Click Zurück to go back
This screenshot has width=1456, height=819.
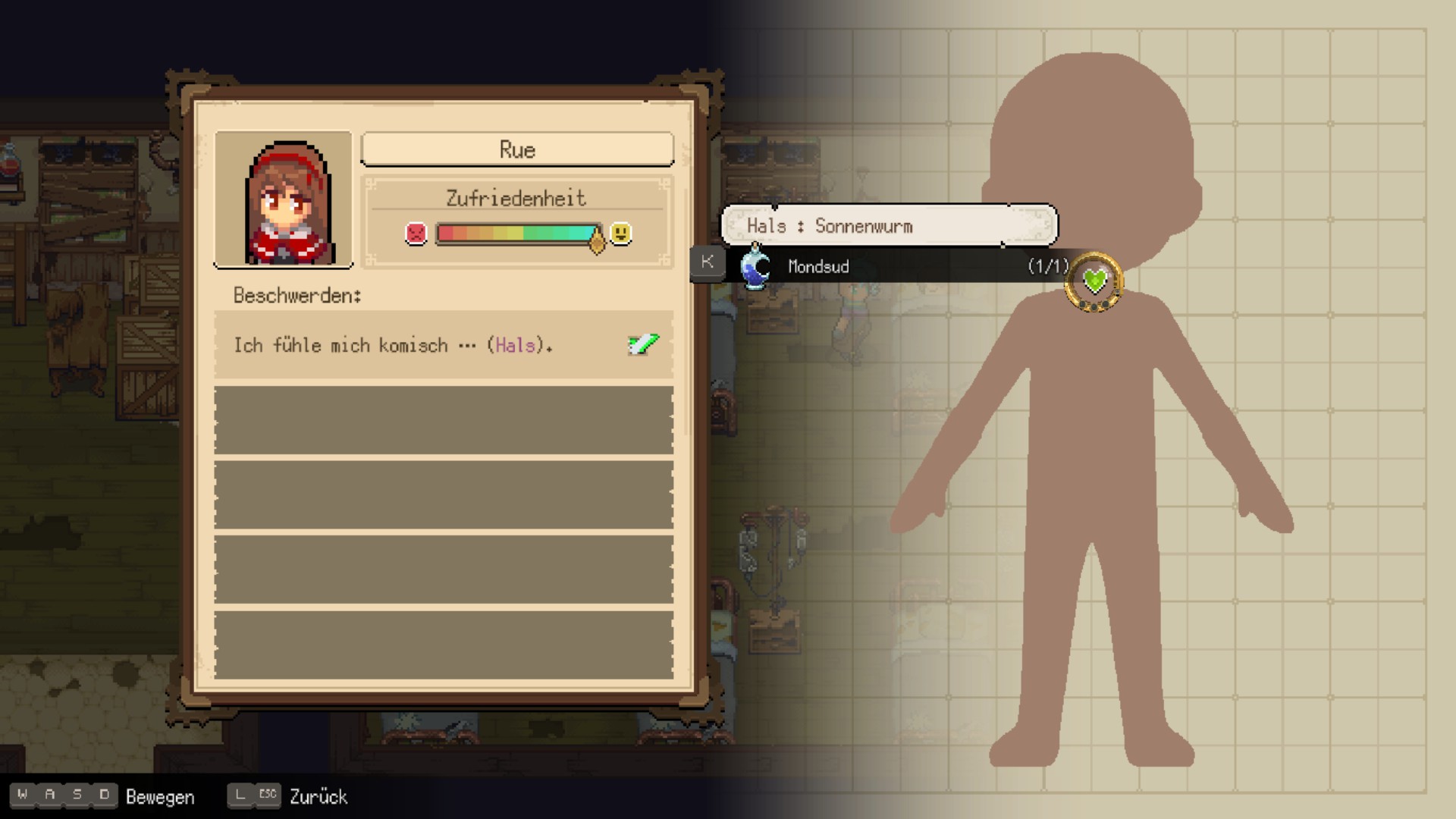(x=318, y=796)
